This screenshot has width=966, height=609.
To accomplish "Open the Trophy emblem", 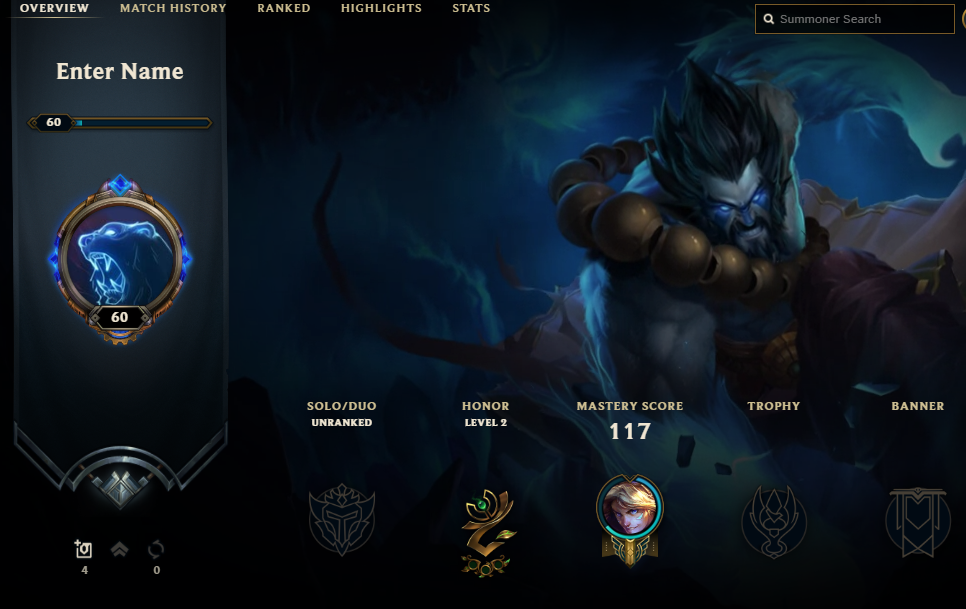I will pos(773,521).
